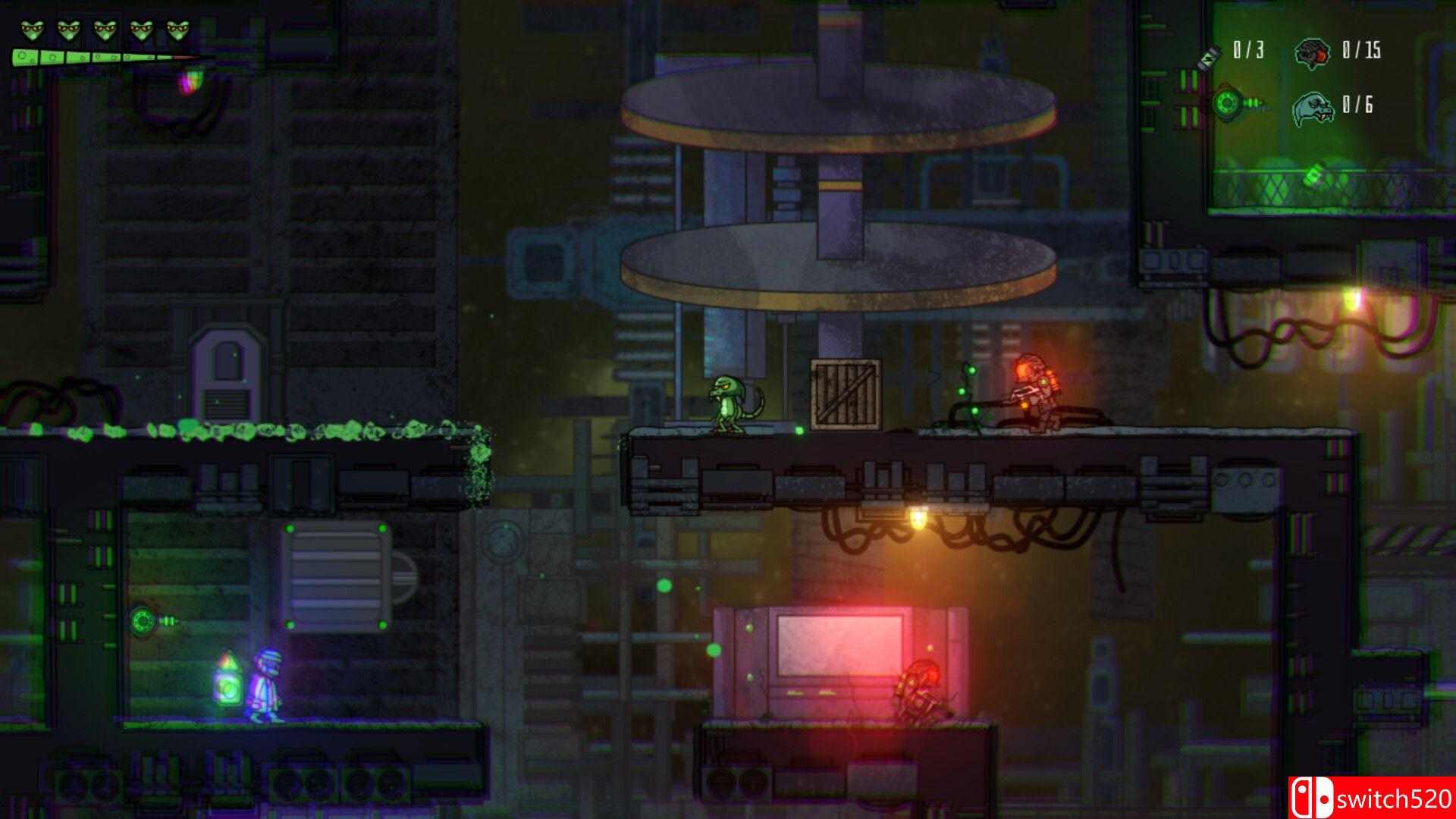Click the 0/15 counter text
Image resolution: width=1456 pixels, height=819 pixels.
[x=1361, y=50]
